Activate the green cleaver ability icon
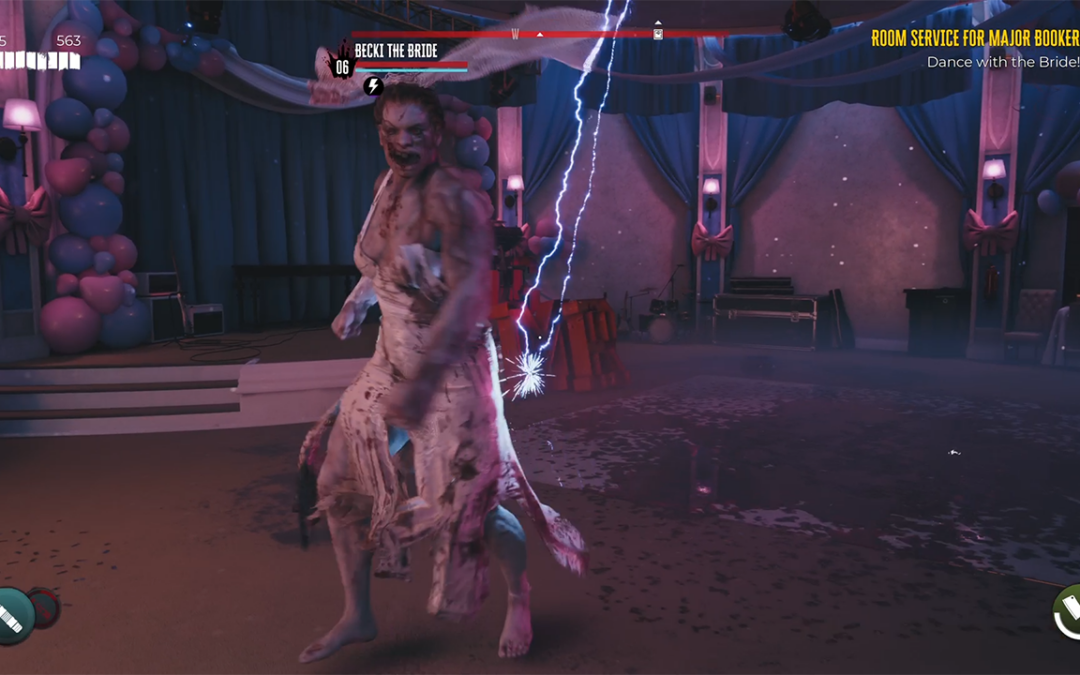The image size is (1080, 675). pos(1067,610)
